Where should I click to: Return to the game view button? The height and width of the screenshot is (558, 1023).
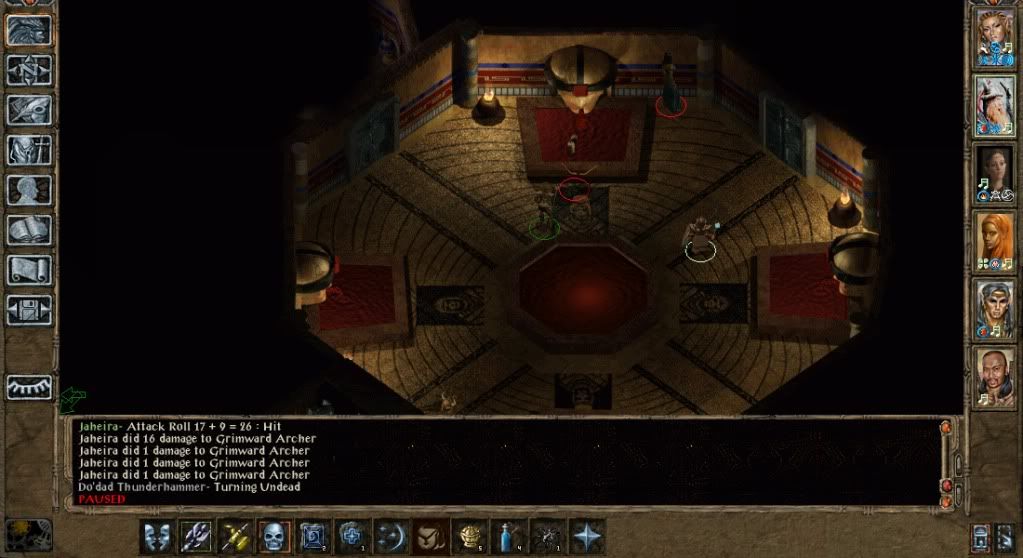click(29, 30)
